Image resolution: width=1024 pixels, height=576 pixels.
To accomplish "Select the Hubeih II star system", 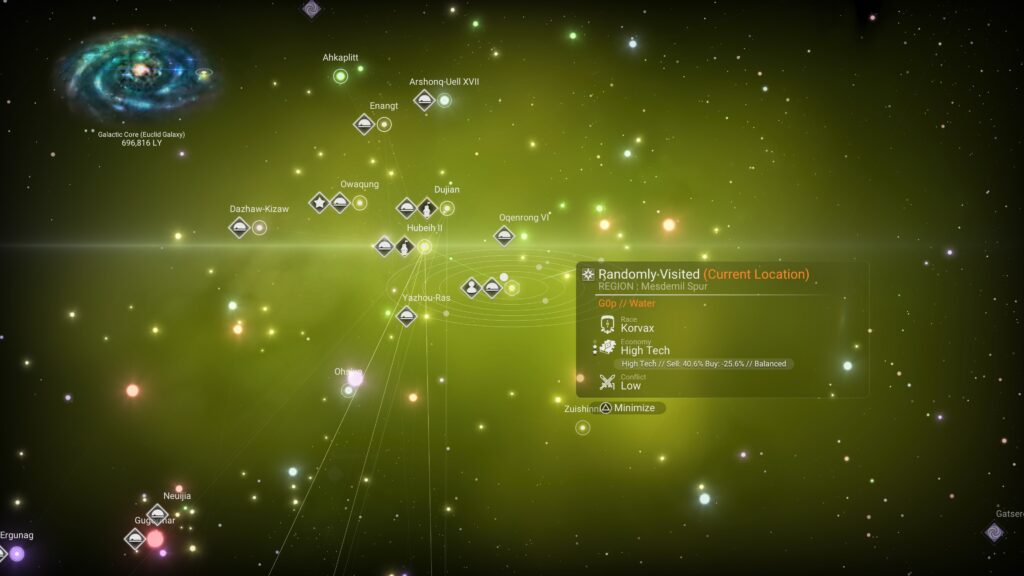I will click(424, 246).
